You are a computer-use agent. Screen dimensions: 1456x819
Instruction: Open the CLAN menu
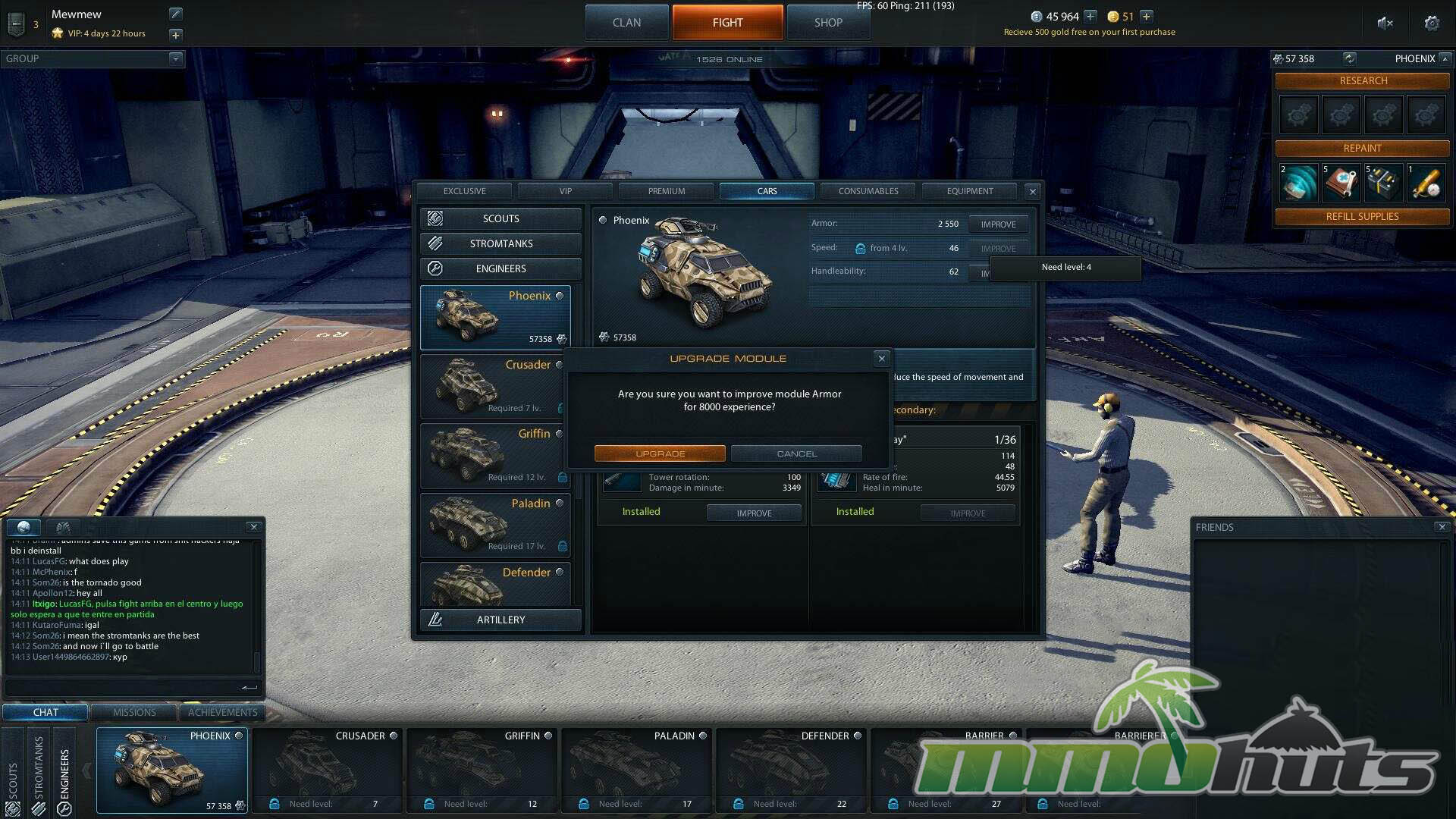(x=626, y=23)
